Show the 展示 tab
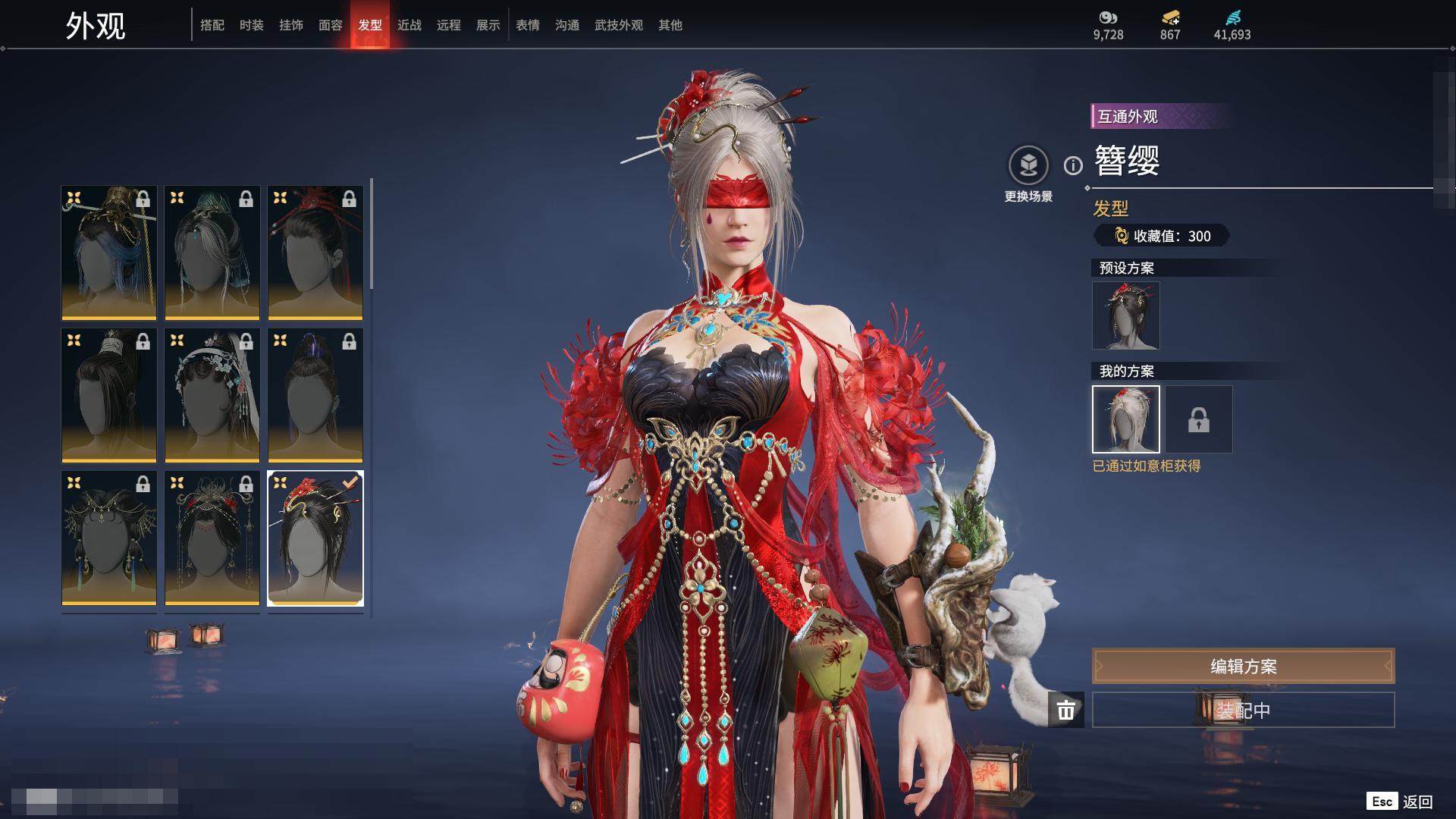 [488, 25]
